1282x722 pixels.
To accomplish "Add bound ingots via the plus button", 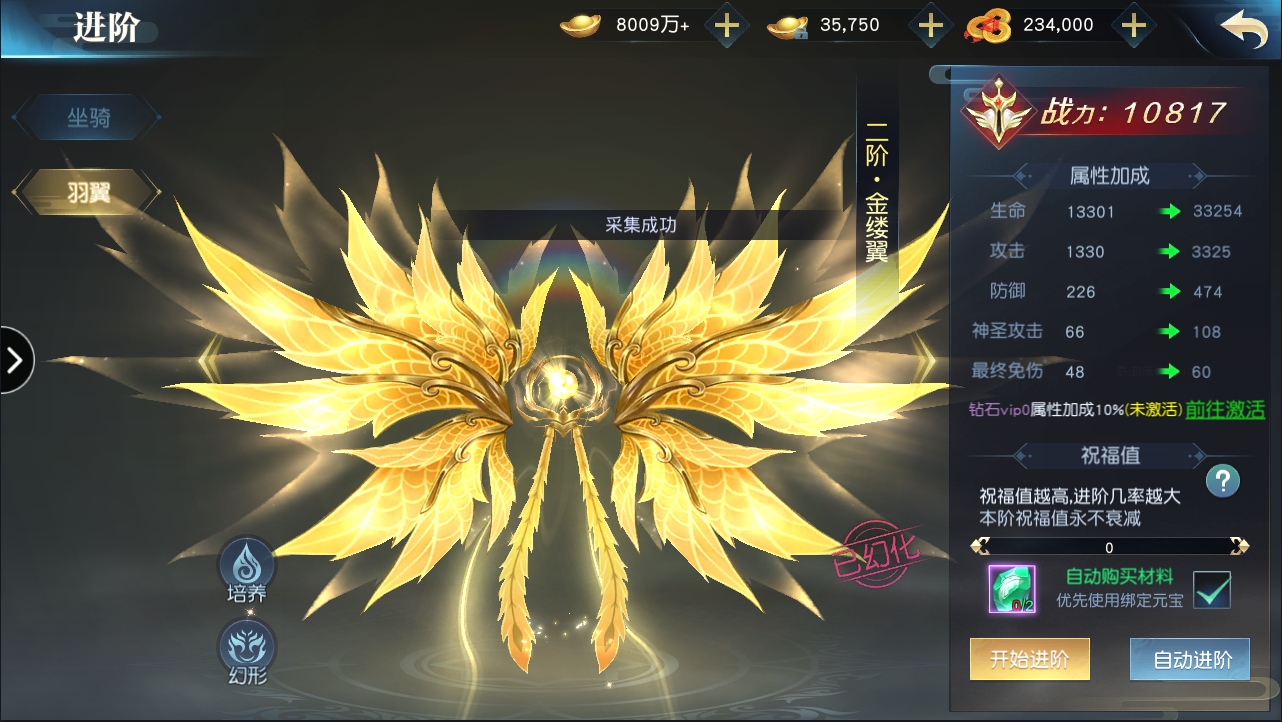I will [x=930, y=26].
